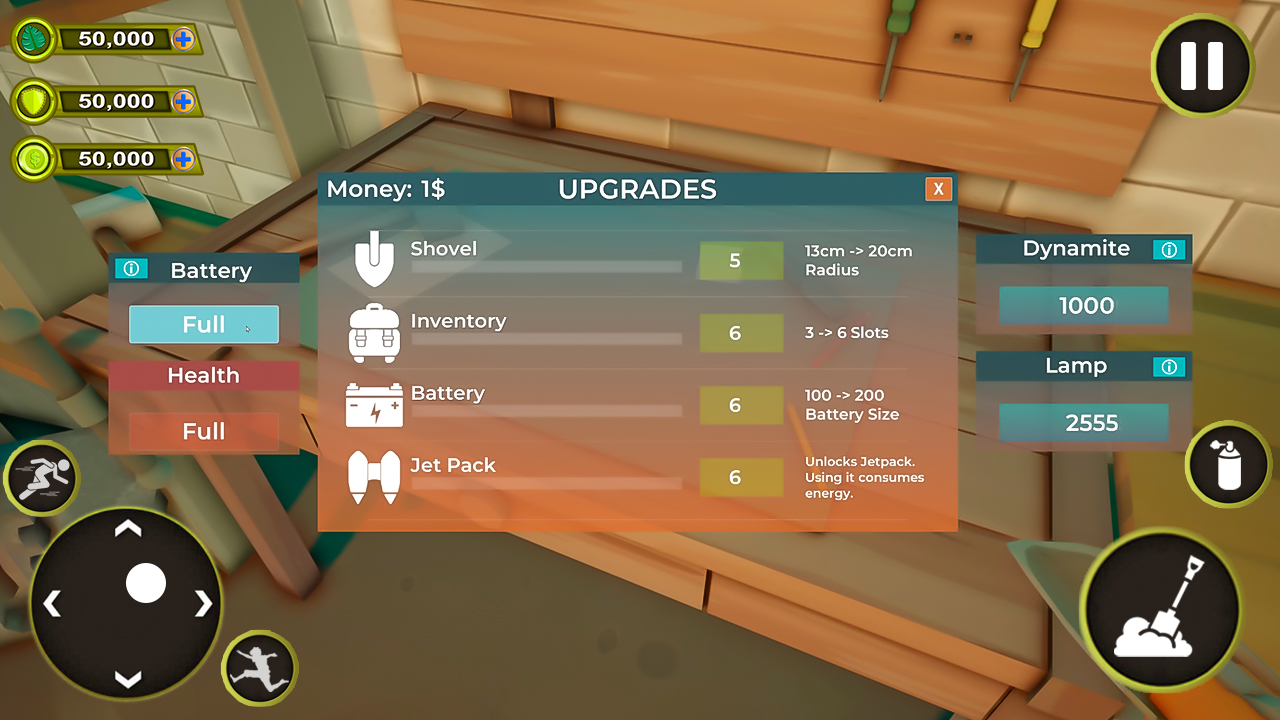Tap the dig shovel action button
The image size is (1280, 720).
coord(1159,610)
